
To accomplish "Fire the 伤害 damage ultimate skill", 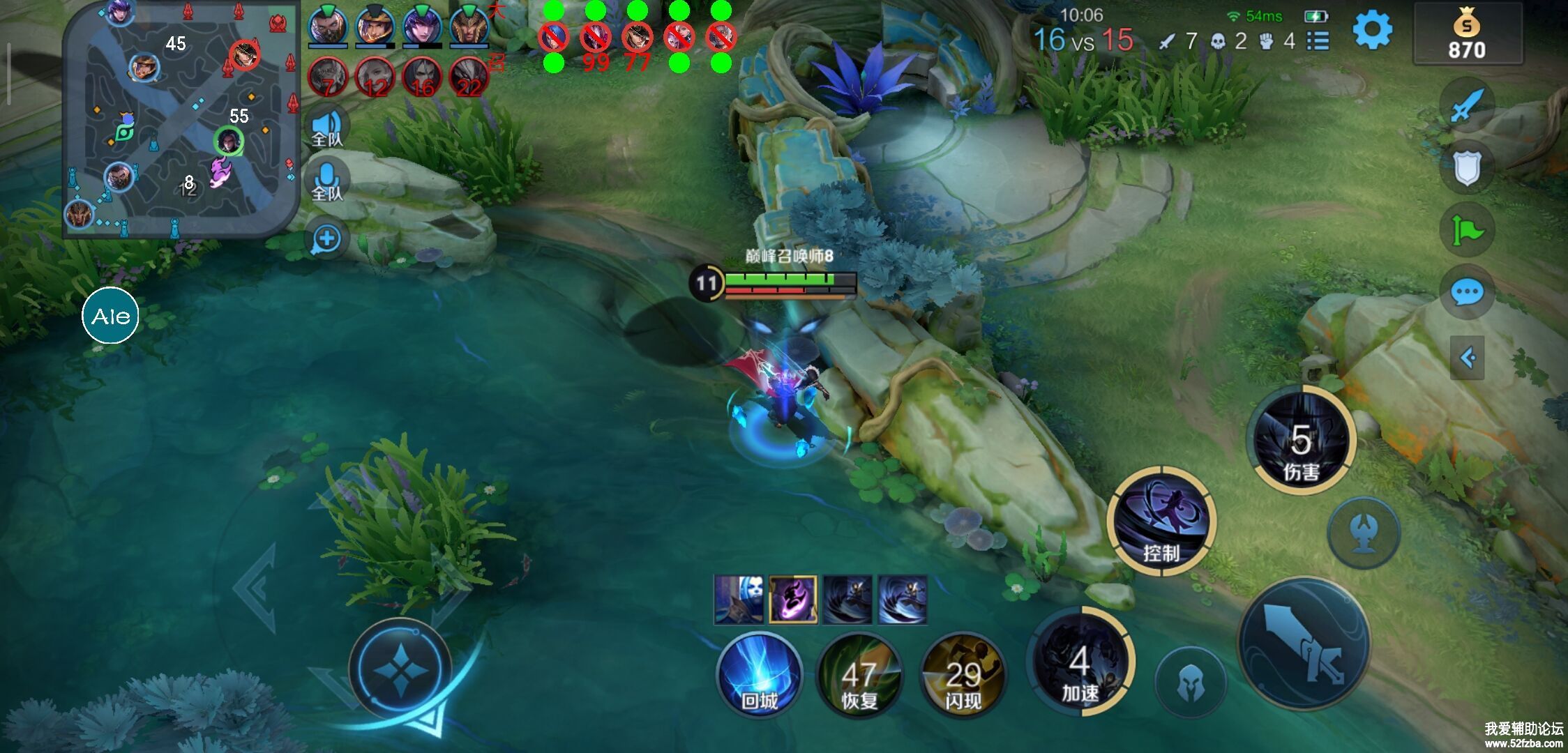I will coord(1302,441).
